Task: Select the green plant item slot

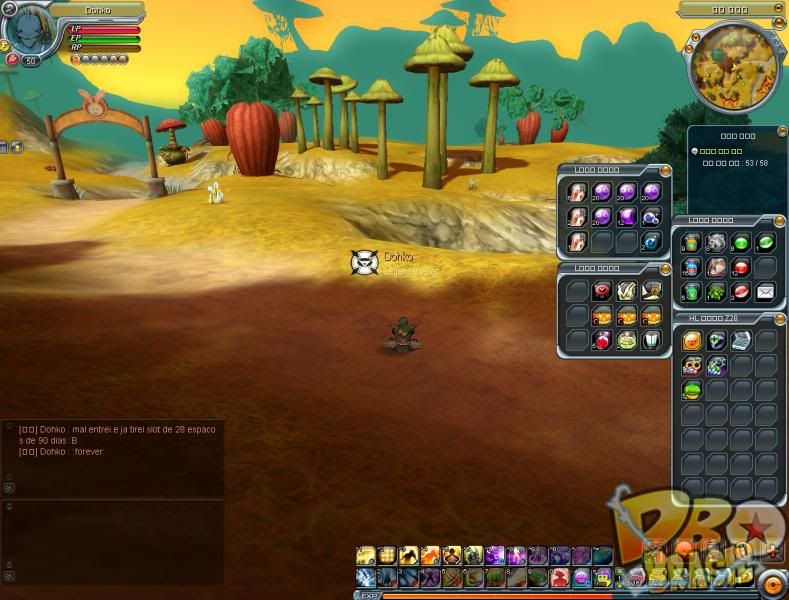Action: [x=717, y=292]
